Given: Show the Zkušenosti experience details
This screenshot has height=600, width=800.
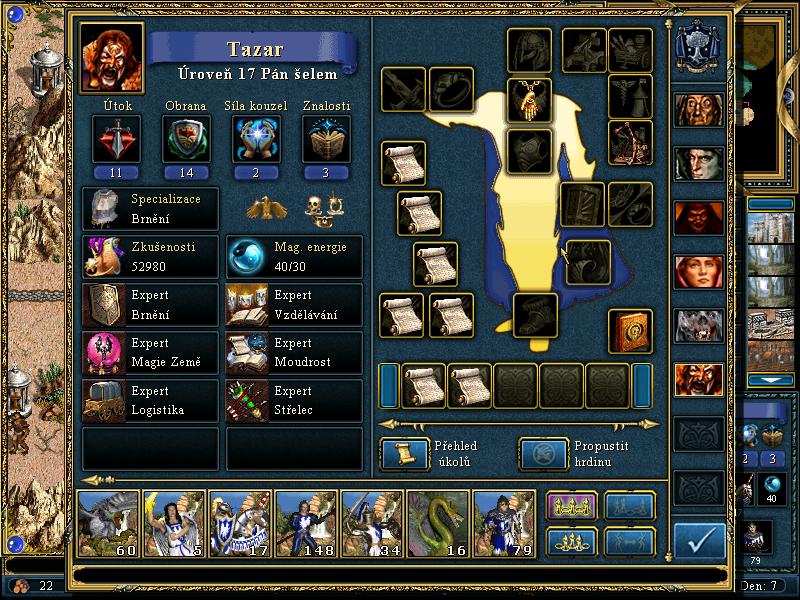Looking at the screenshot, I should [x=150, y=257].
